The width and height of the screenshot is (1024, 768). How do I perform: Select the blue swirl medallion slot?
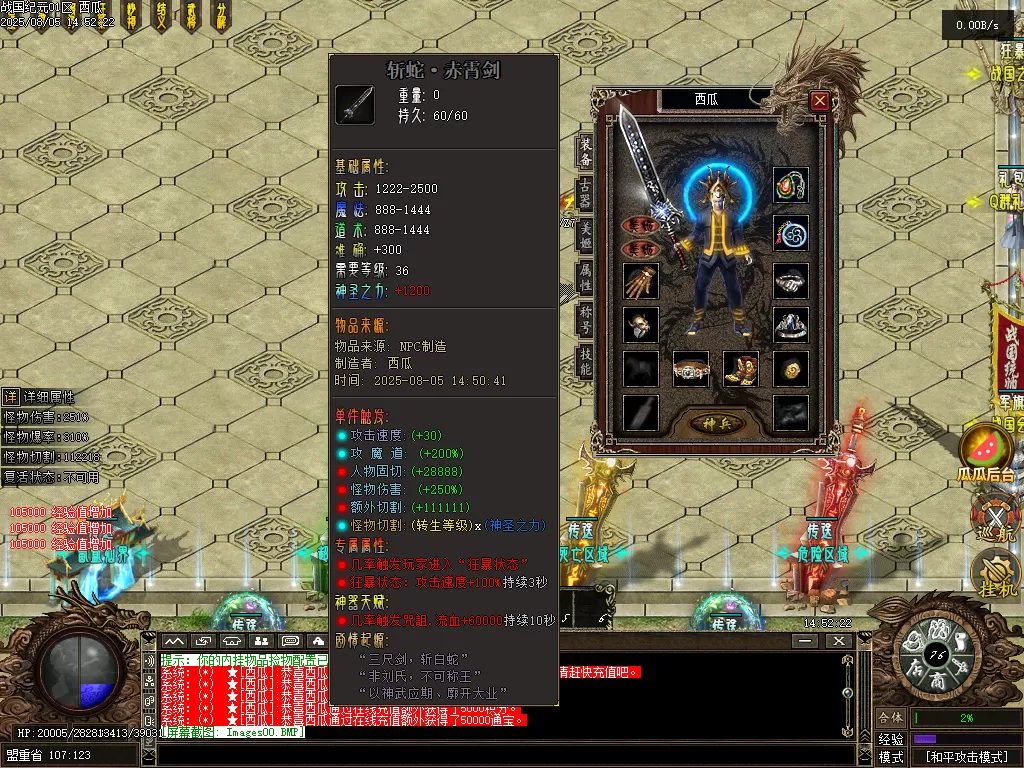tap(790, 233)
